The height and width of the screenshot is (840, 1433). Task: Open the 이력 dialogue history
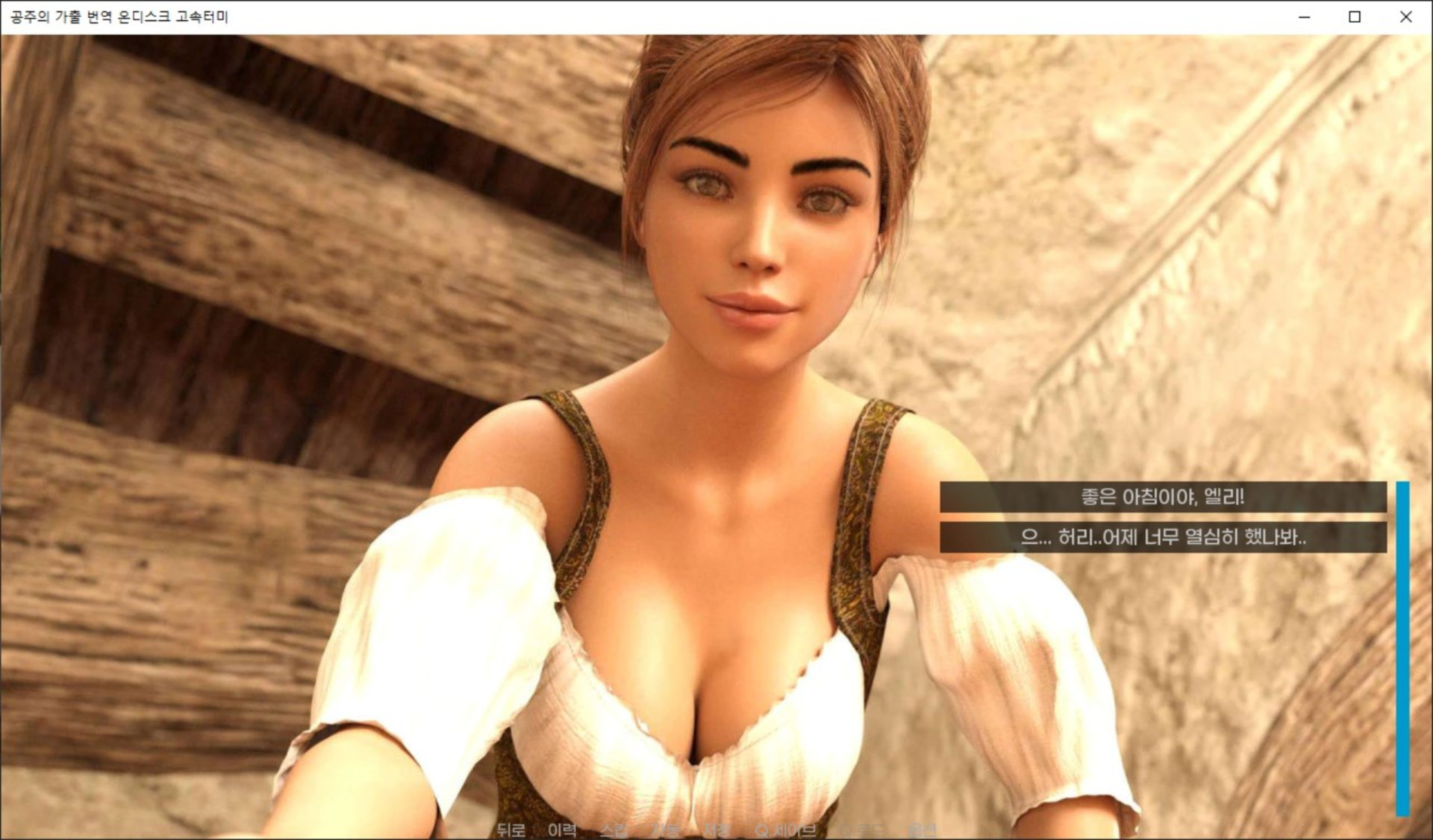562,830
